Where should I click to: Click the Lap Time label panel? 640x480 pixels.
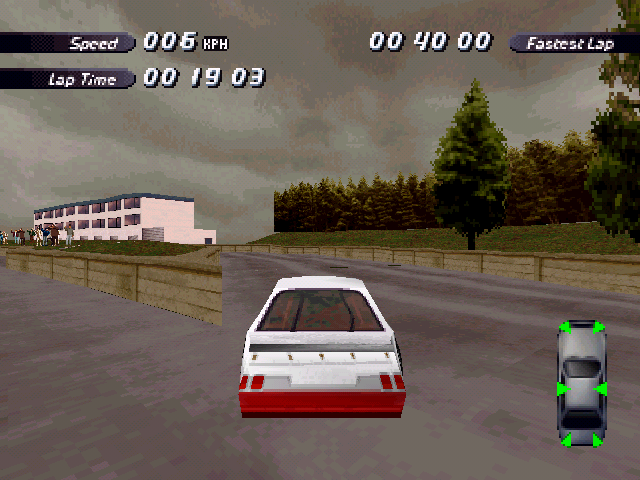pos(68,79)
